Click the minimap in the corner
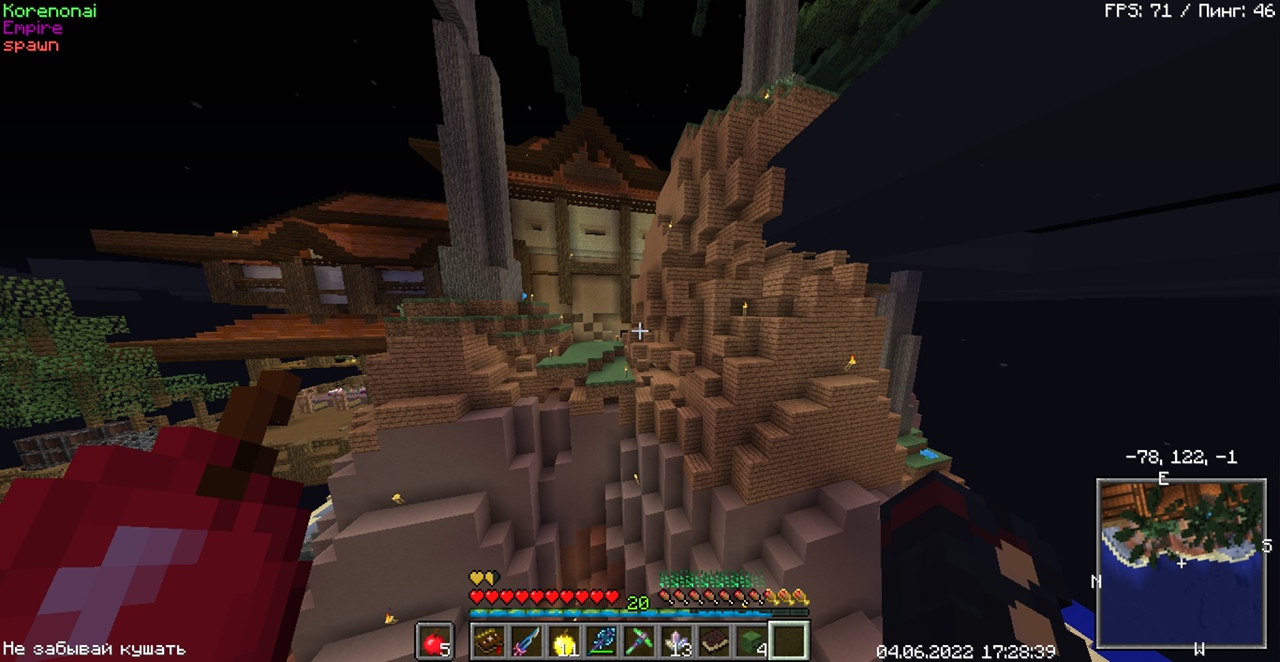 pyautogui.click(x=1181, y=563)
